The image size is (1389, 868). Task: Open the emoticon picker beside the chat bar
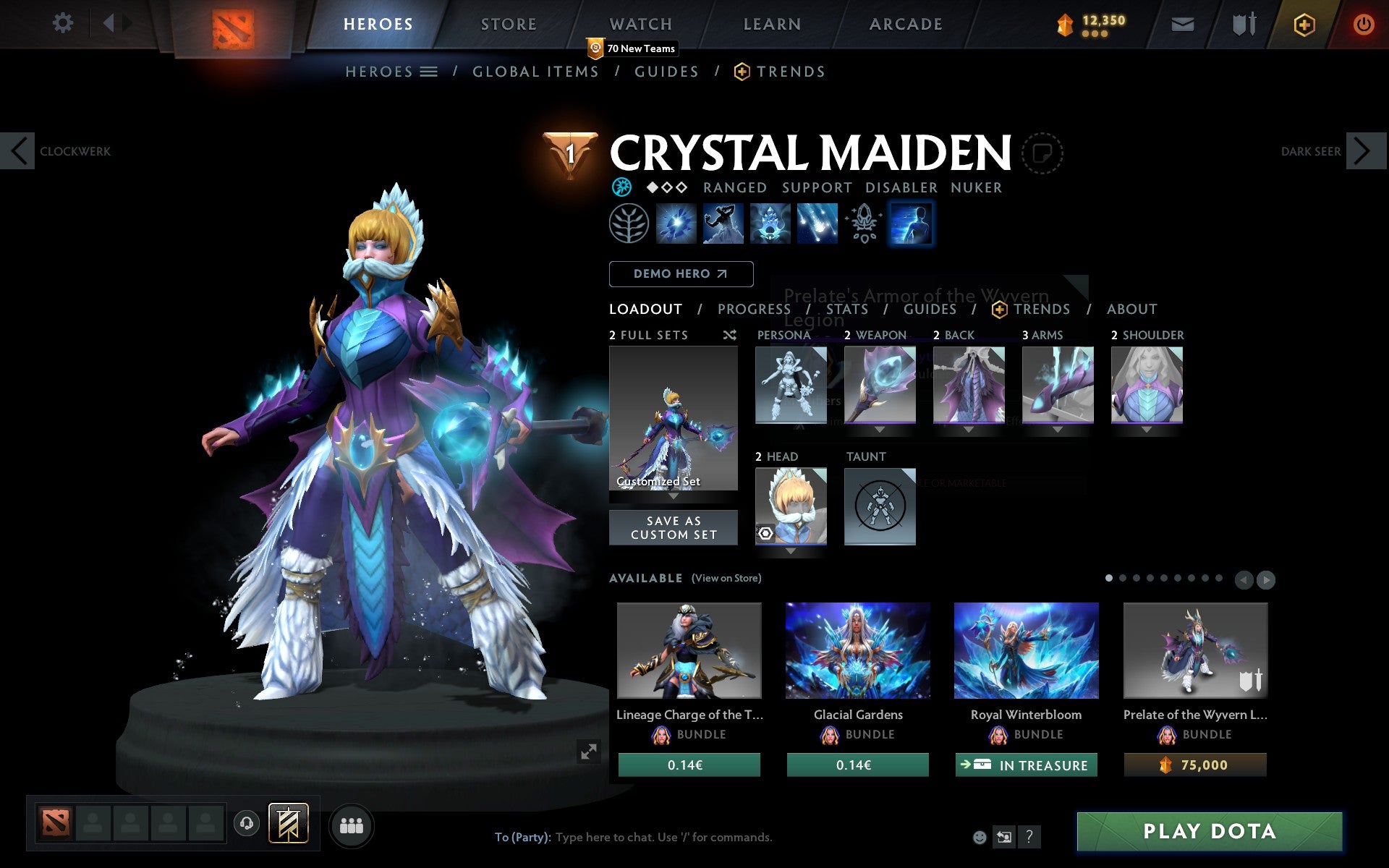click(981, 838)
